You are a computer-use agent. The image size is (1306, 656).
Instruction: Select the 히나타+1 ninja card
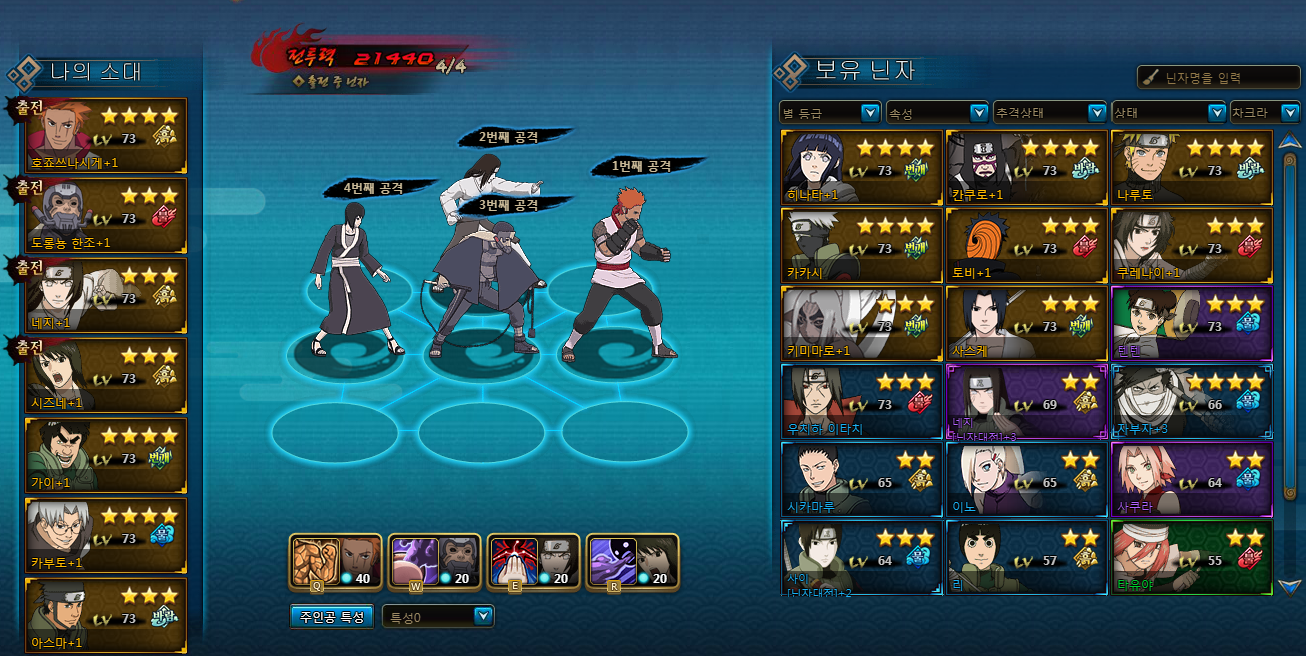click(862, 166)
